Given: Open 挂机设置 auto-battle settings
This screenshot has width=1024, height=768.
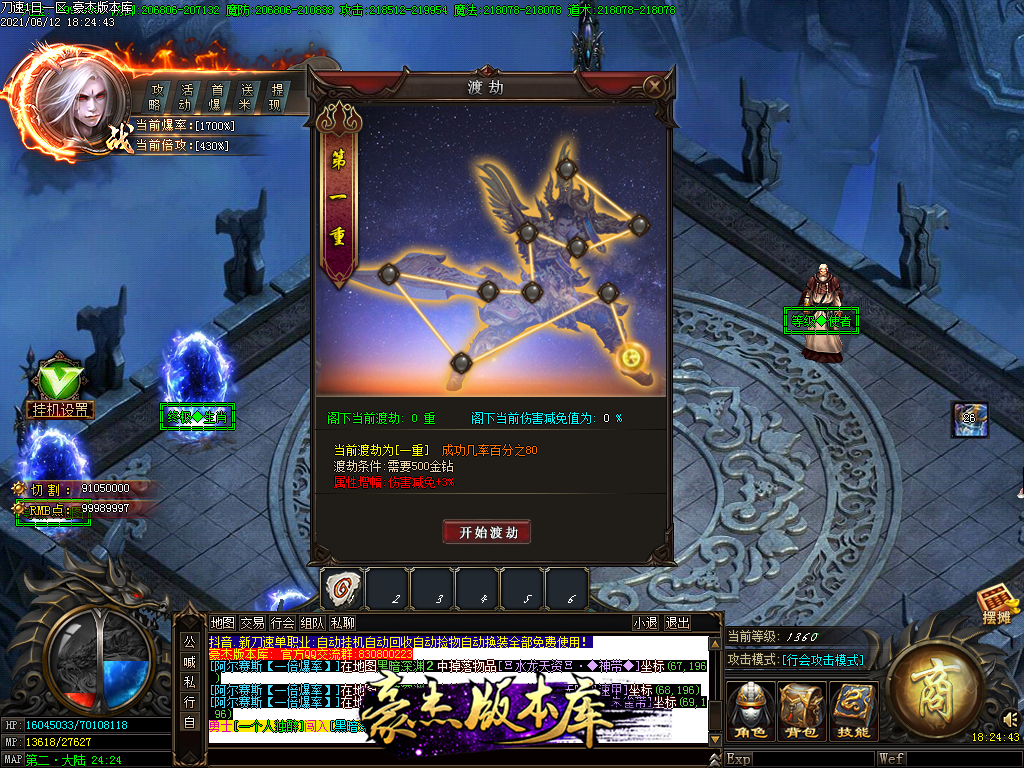Looking at the screenshot, I should [59, 409].
